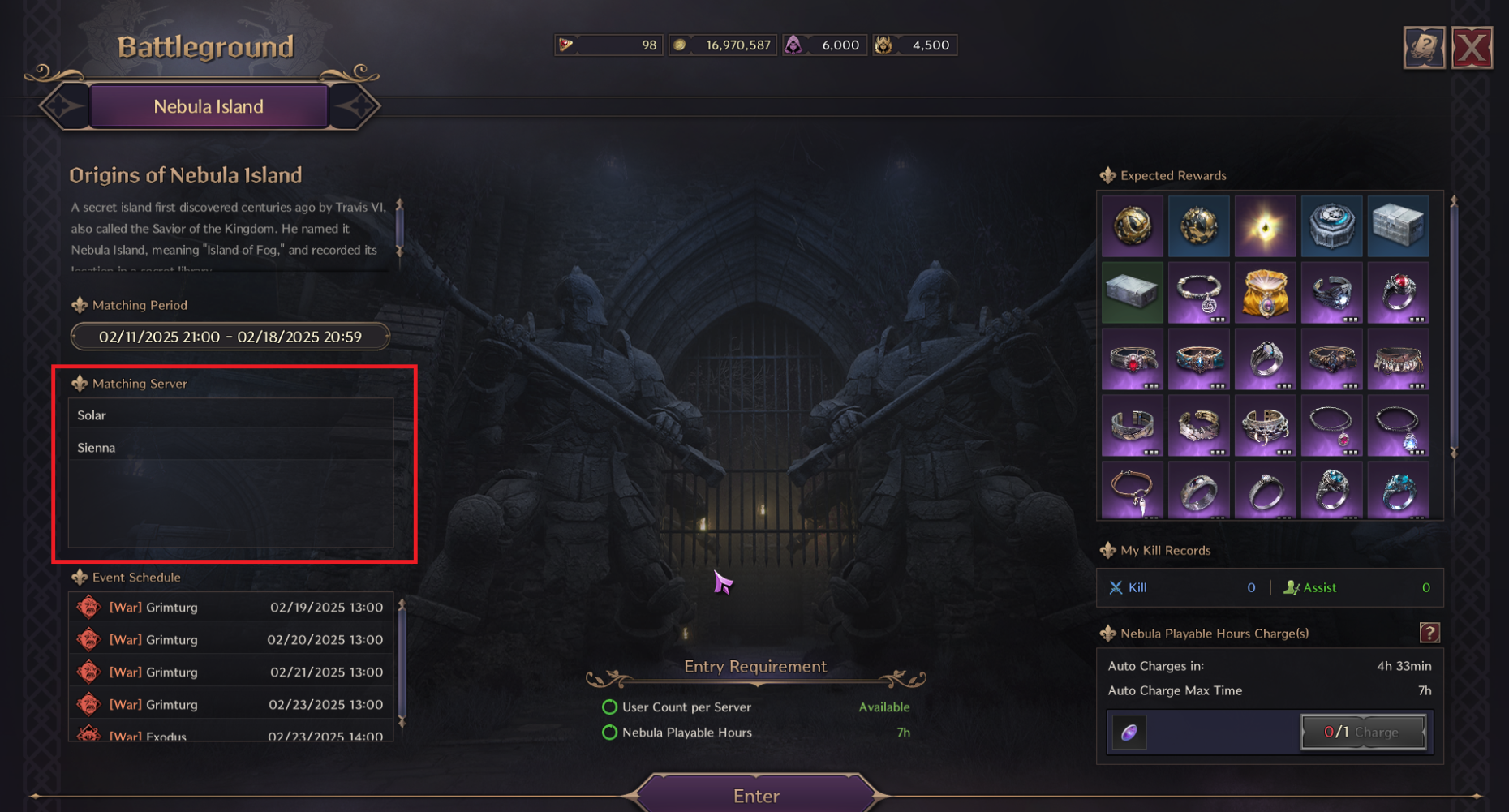This screenshot has width=1509, height=812.
Task: Choose the Grimturg war on 02/21/2025
Action: pyautogui.click(x=230, y=672)
